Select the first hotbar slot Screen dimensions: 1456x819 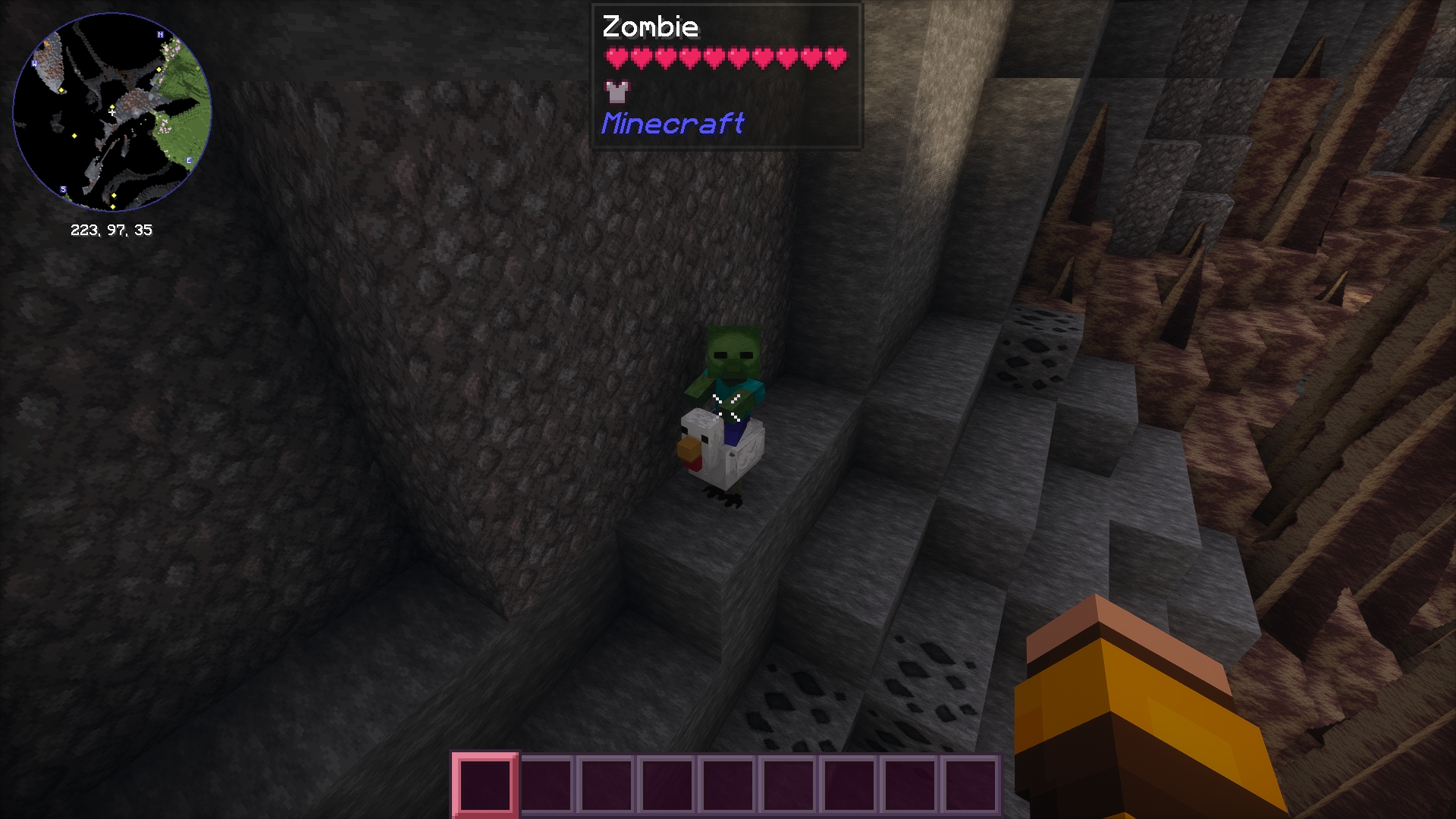coord(483,786)
